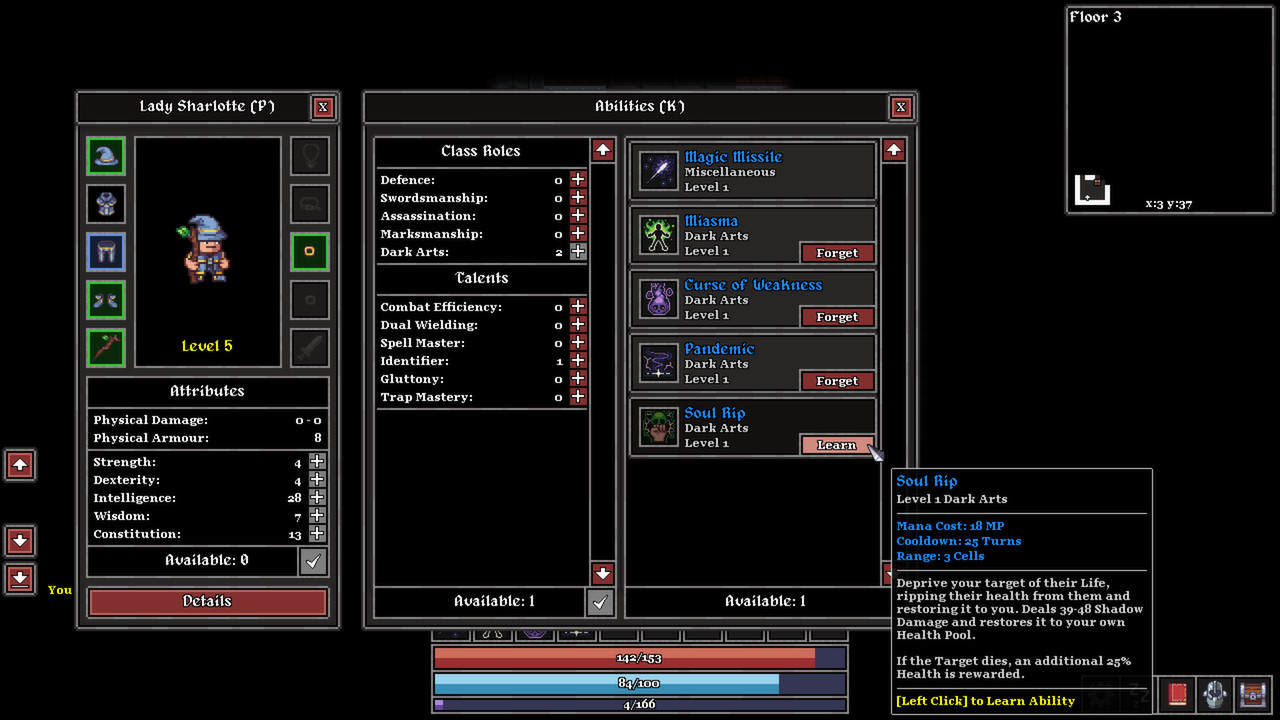Screen dimensions: 1280x720
Task: Select the blue leggings equipment slot
Action: pos(105,251)
